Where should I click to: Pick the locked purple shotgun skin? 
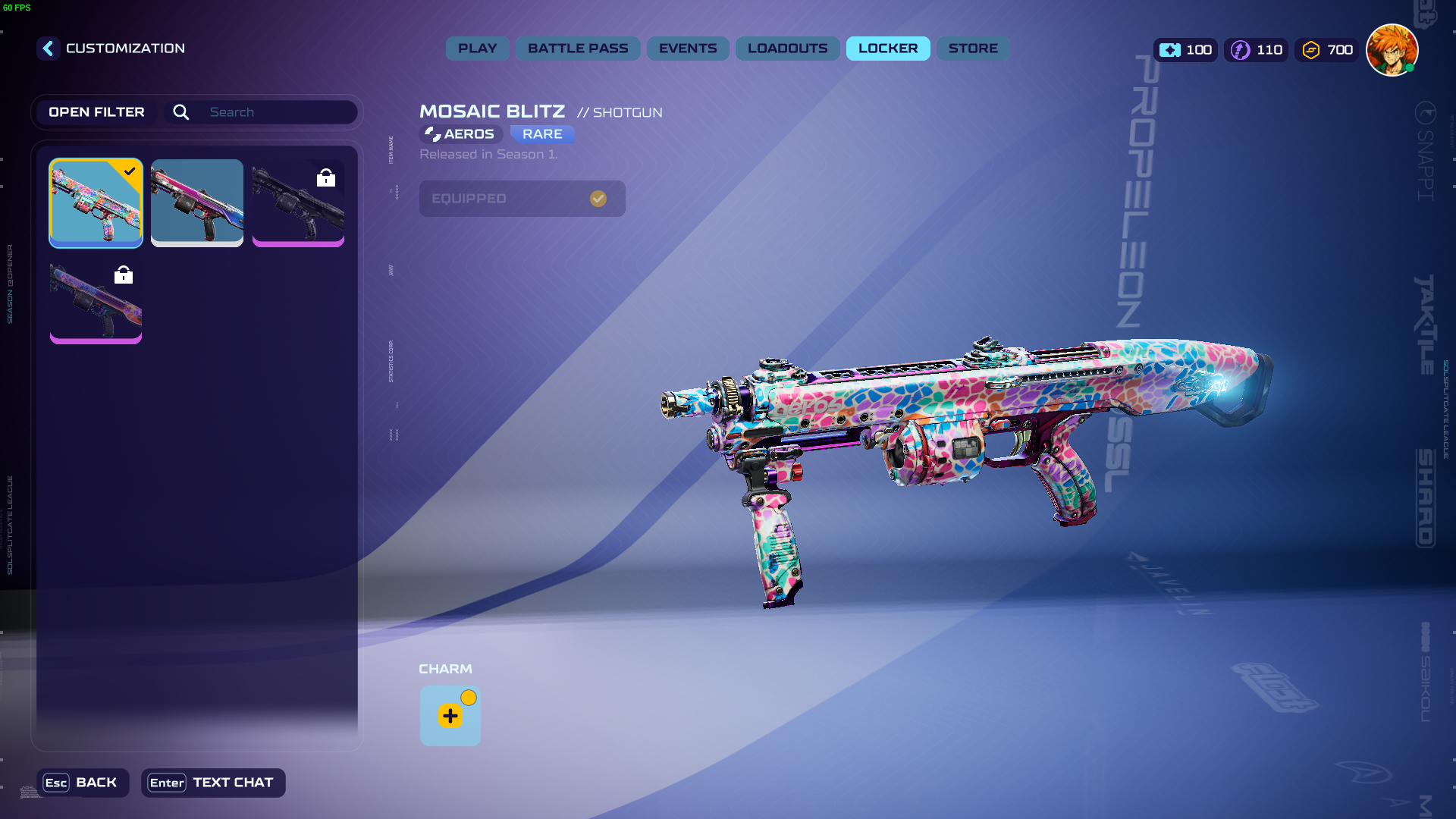[96, 302]
